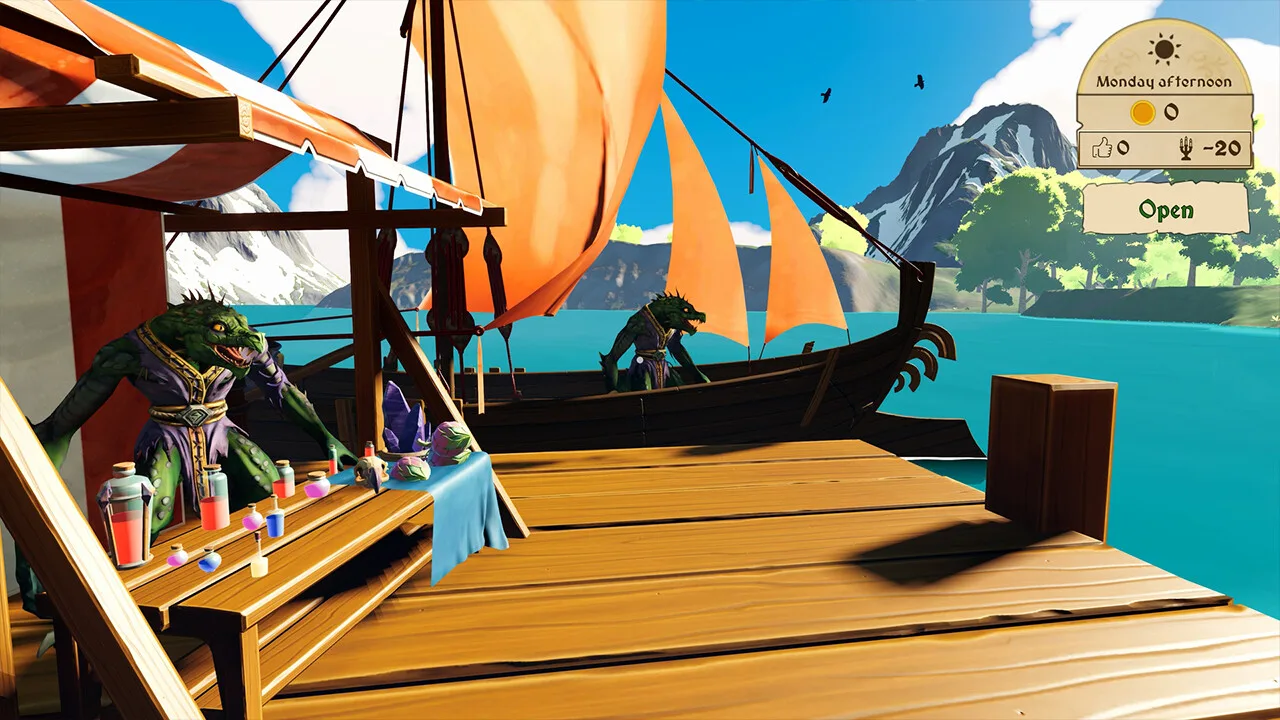This screenshot has width=1280, height=720.
Task: Click the Open shop button
Action: (x=1165, y=210)
